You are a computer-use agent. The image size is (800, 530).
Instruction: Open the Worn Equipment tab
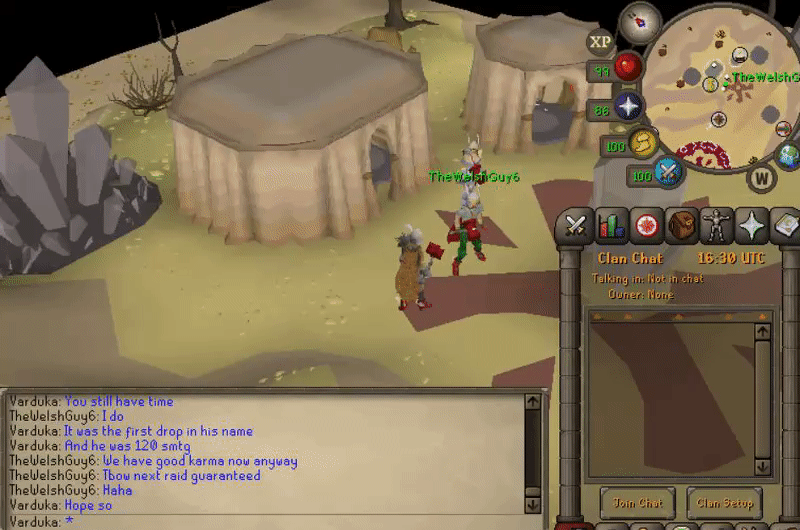[x=717, y=226]
